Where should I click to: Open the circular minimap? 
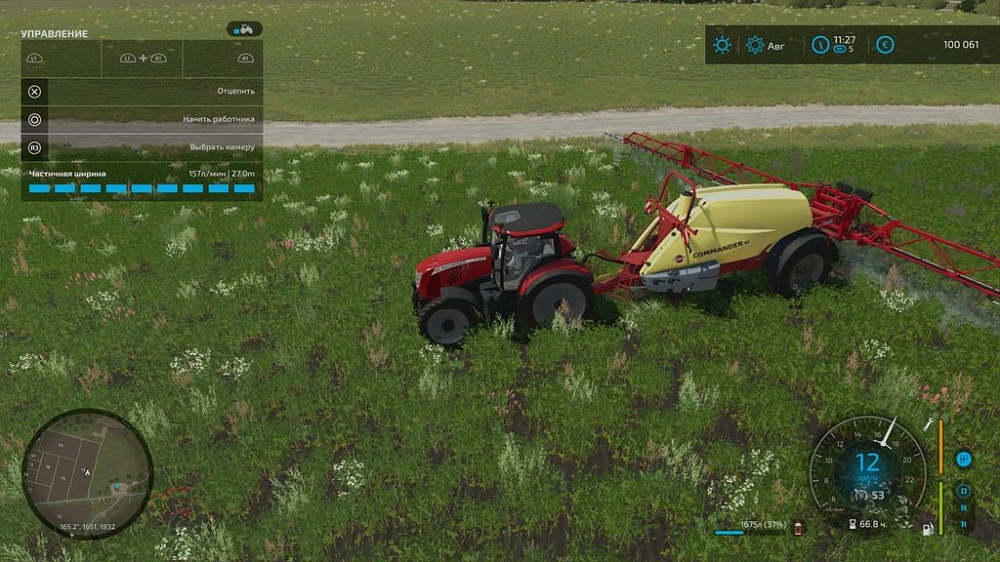(88, 474)
